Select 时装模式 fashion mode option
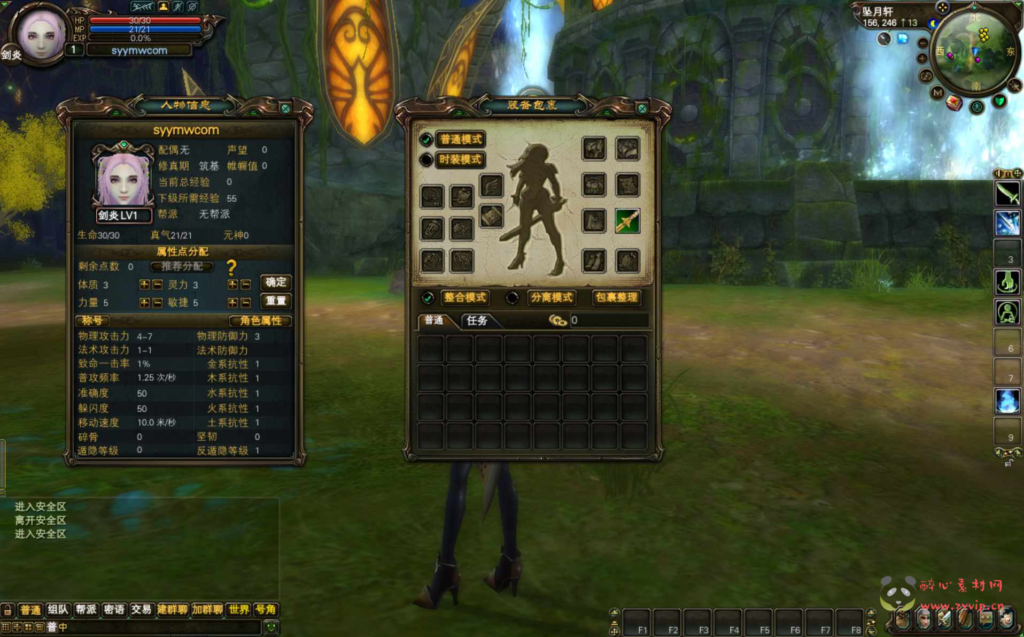This screenshot has height=637, width=1024. 459,160
